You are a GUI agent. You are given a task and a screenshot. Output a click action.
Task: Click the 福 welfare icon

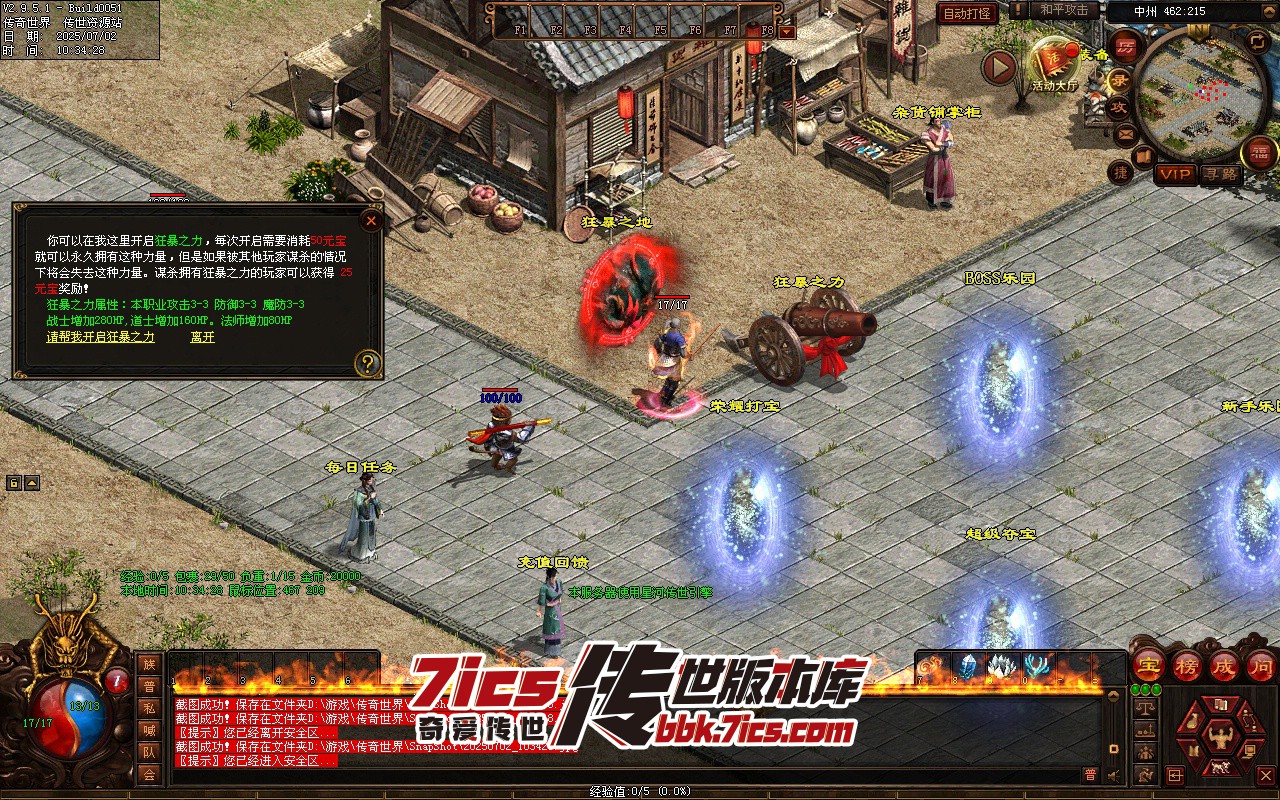point(1259,153)
